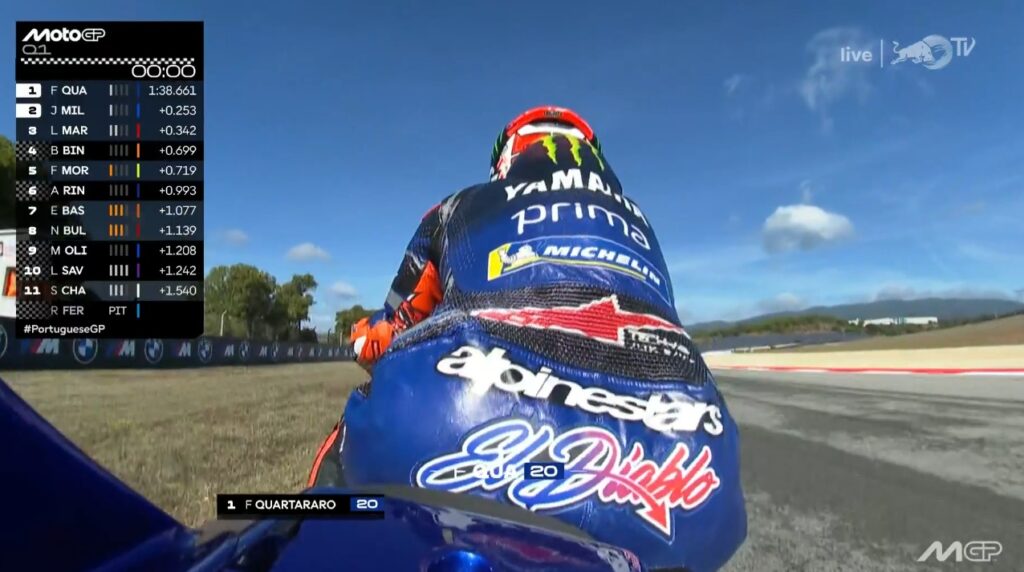Select E BAS row in leaderboard
Image resolution: width=1024 pixels, height=572 pixels.
click(108, 210)
